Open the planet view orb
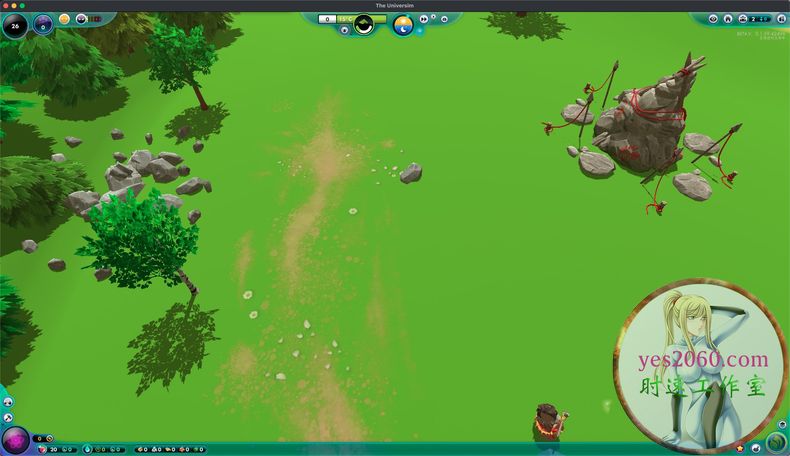The width and height of the screenshot is (790, 456). (x=43, y=22)
